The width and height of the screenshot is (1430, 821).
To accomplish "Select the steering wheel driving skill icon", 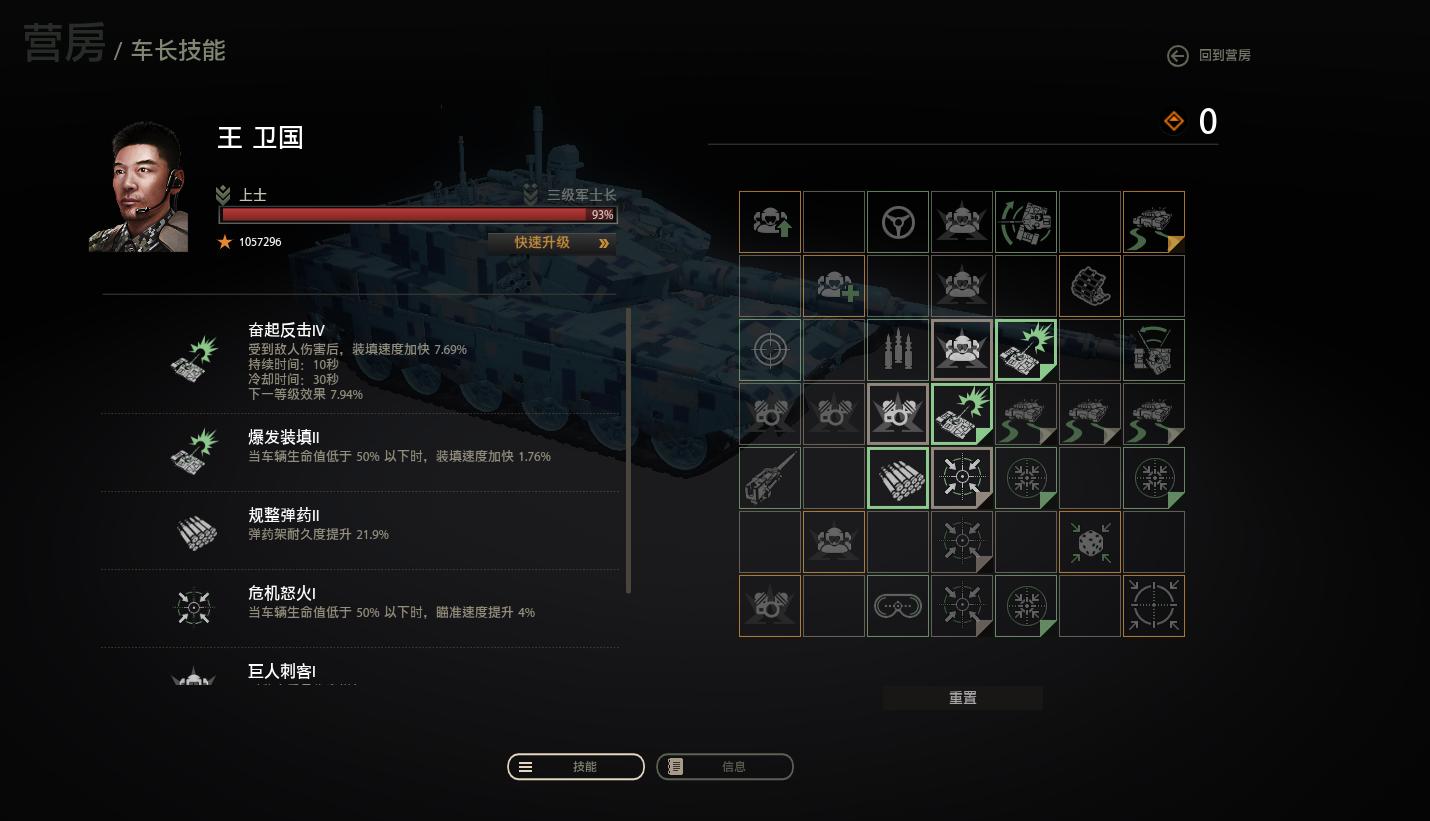I will 897,221.
